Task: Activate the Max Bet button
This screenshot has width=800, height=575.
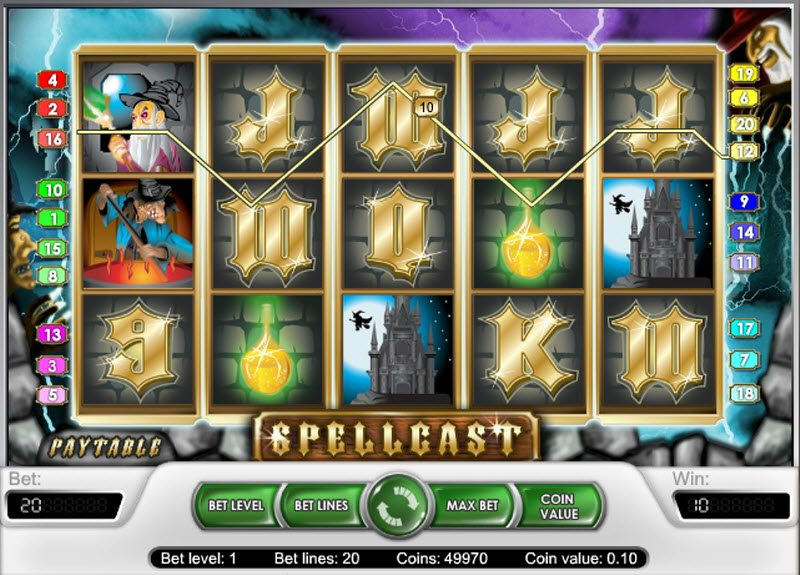Action: [472, 506]
